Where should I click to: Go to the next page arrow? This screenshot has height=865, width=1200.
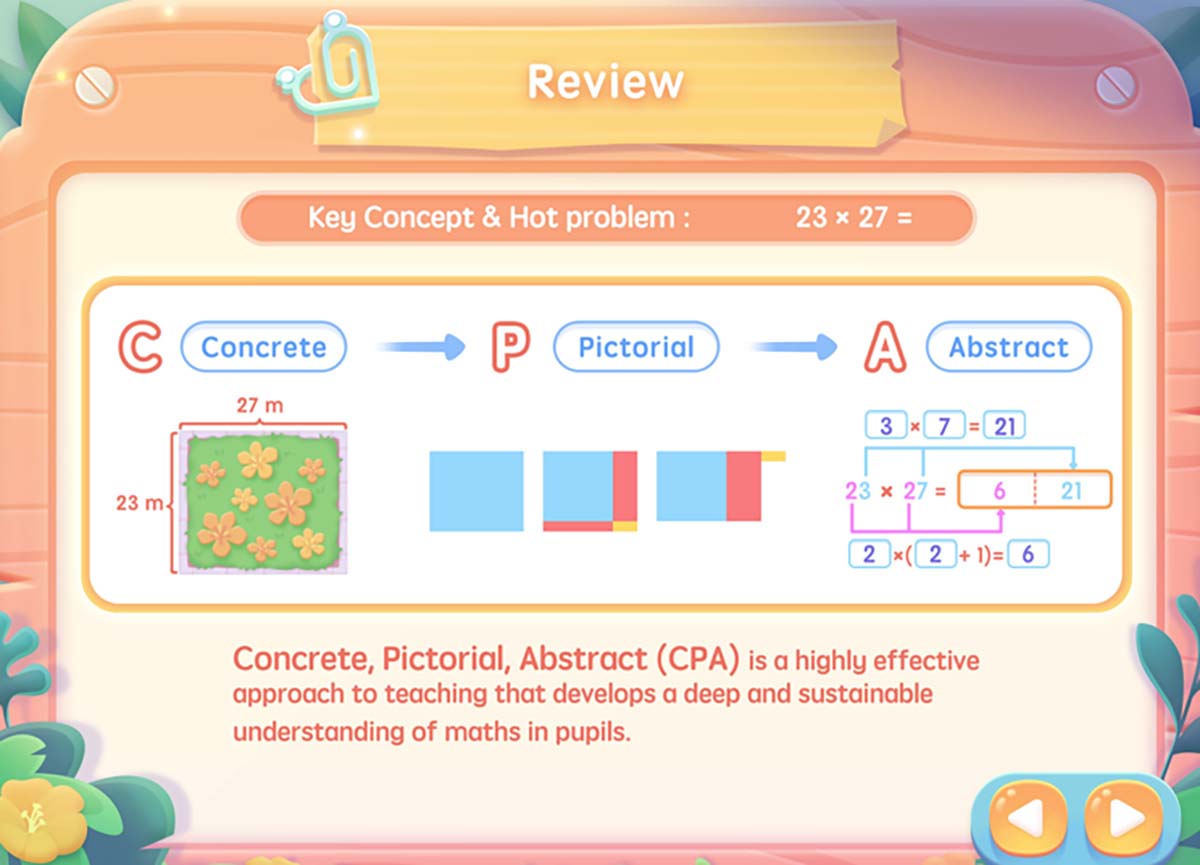point(1123,818)
